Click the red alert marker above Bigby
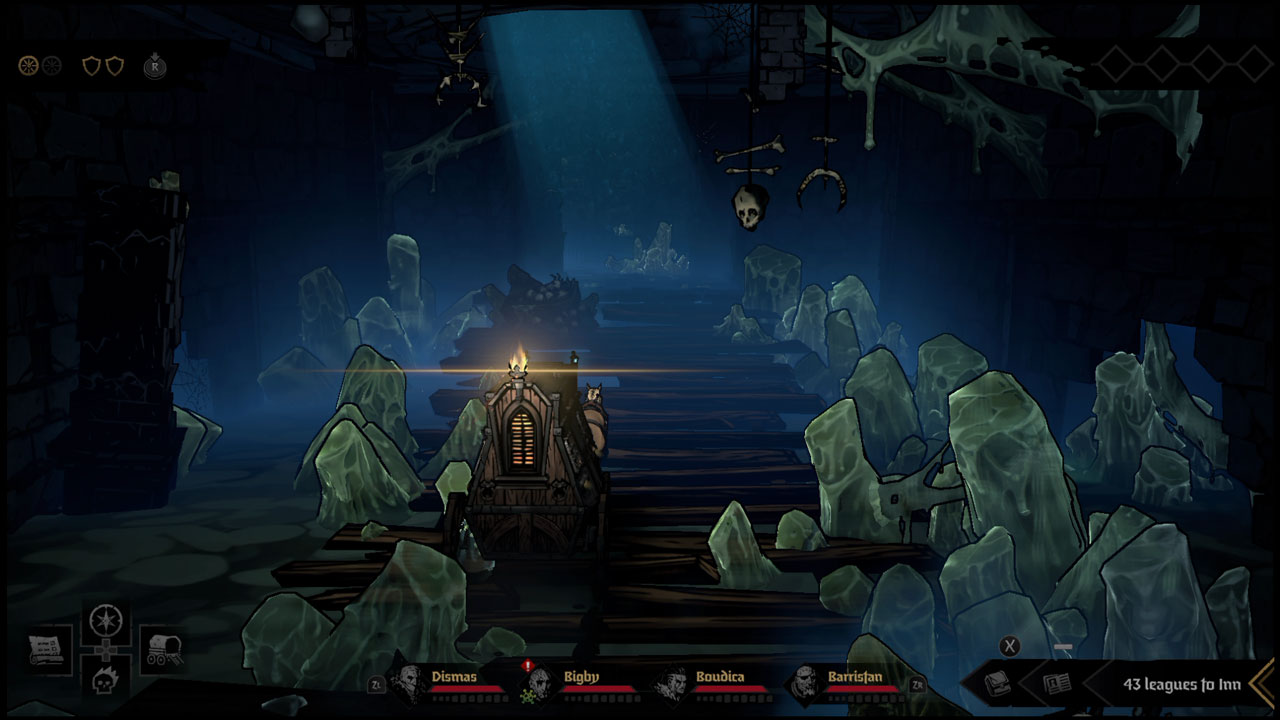Screen dimensions: 1280x720 [530, 667]
